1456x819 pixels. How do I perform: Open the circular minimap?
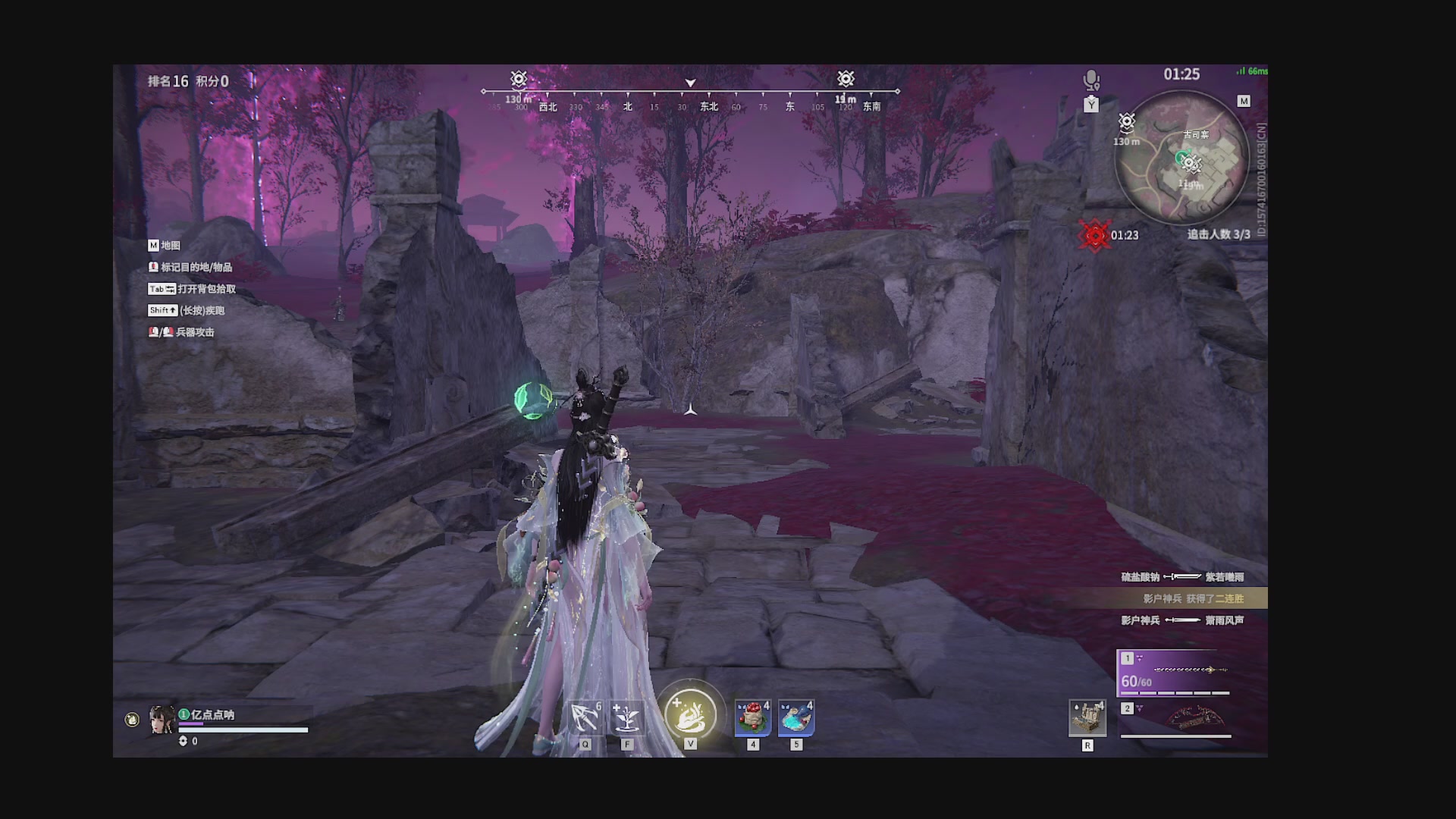point(1181,158)
